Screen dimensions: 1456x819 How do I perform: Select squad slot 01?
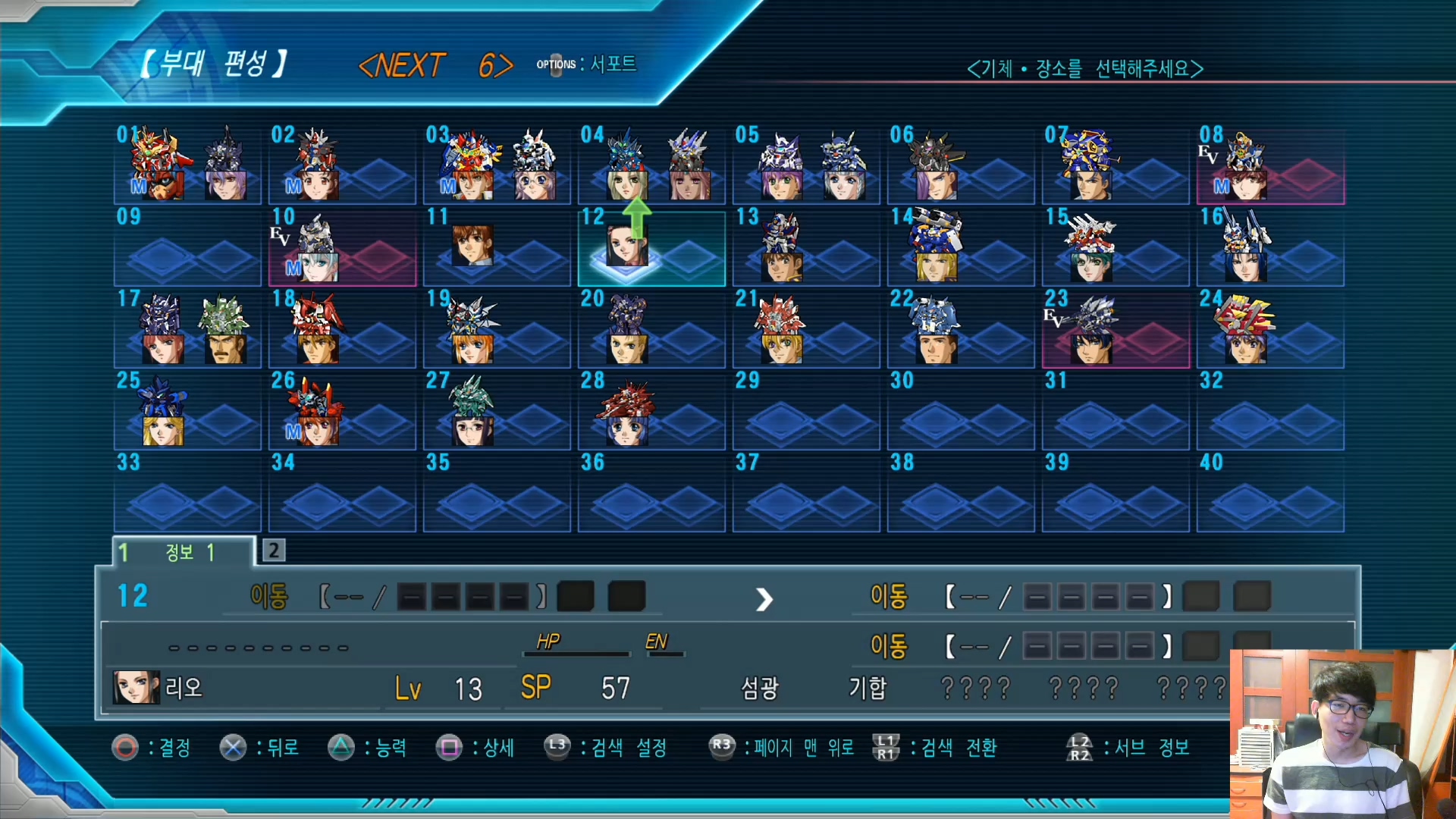pos(187,165)
